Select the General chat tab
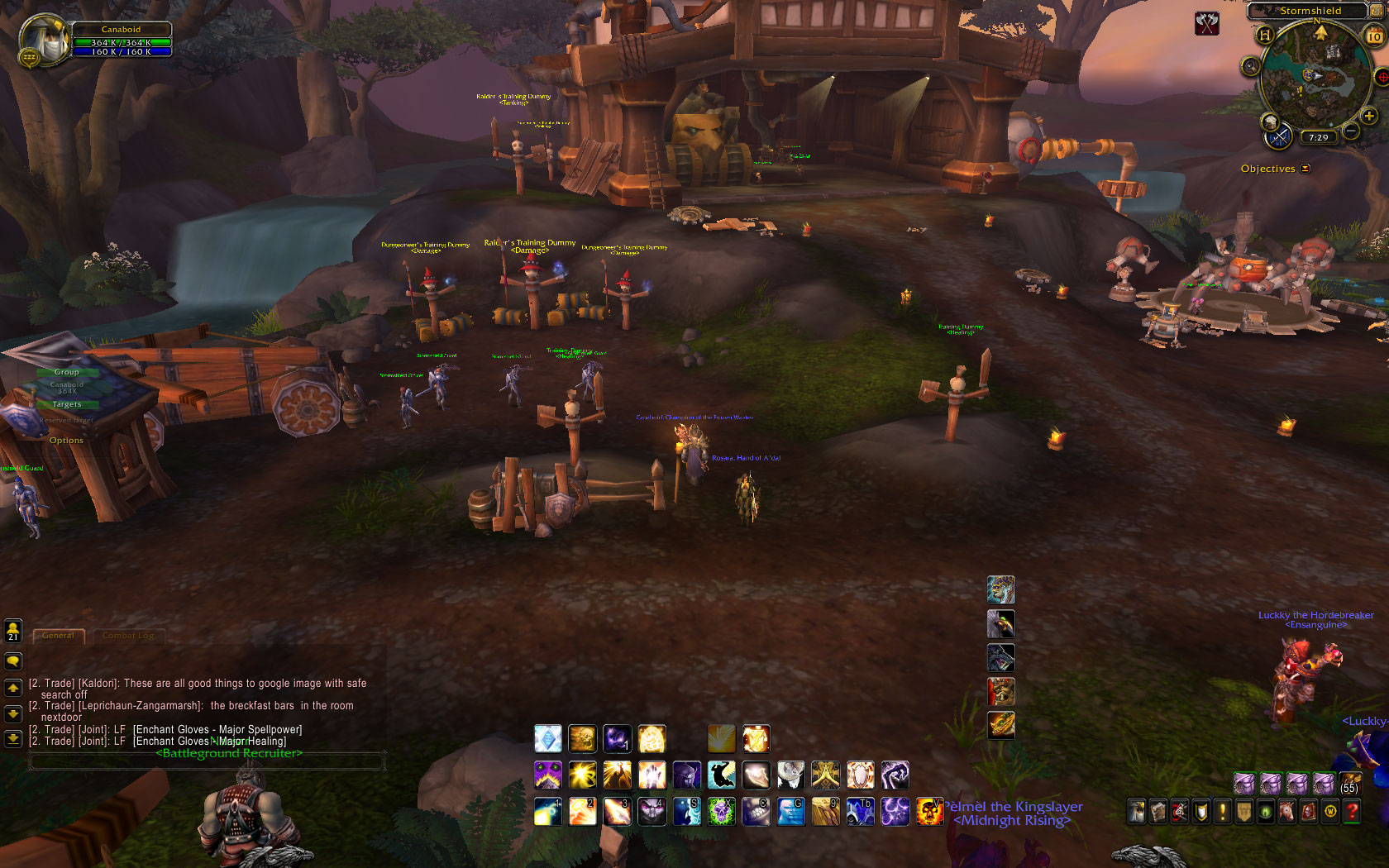The height and width of the screenshot is (868, 1389). [x=58, y=636]
